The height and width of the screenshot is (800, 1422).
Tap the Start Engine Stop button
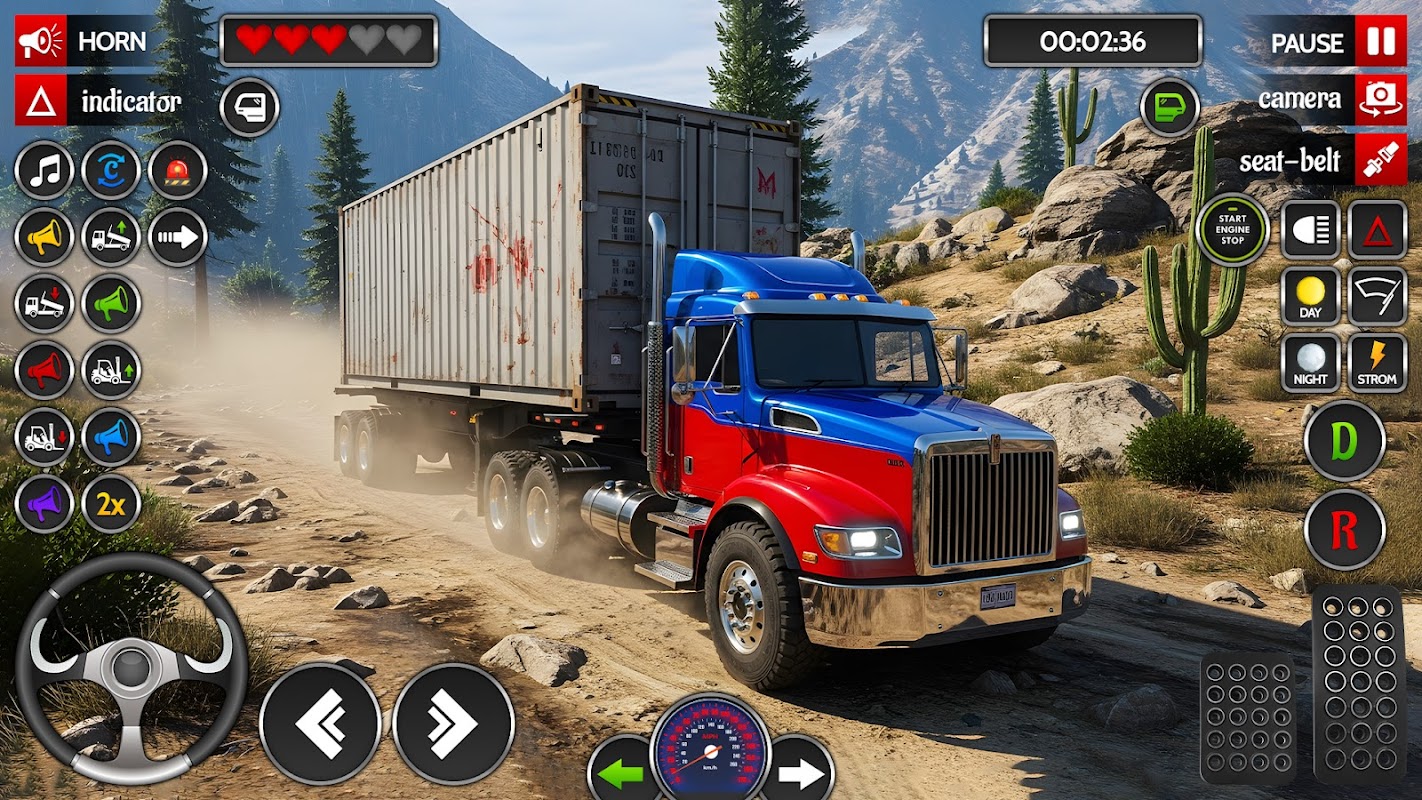coord(1232,230)
